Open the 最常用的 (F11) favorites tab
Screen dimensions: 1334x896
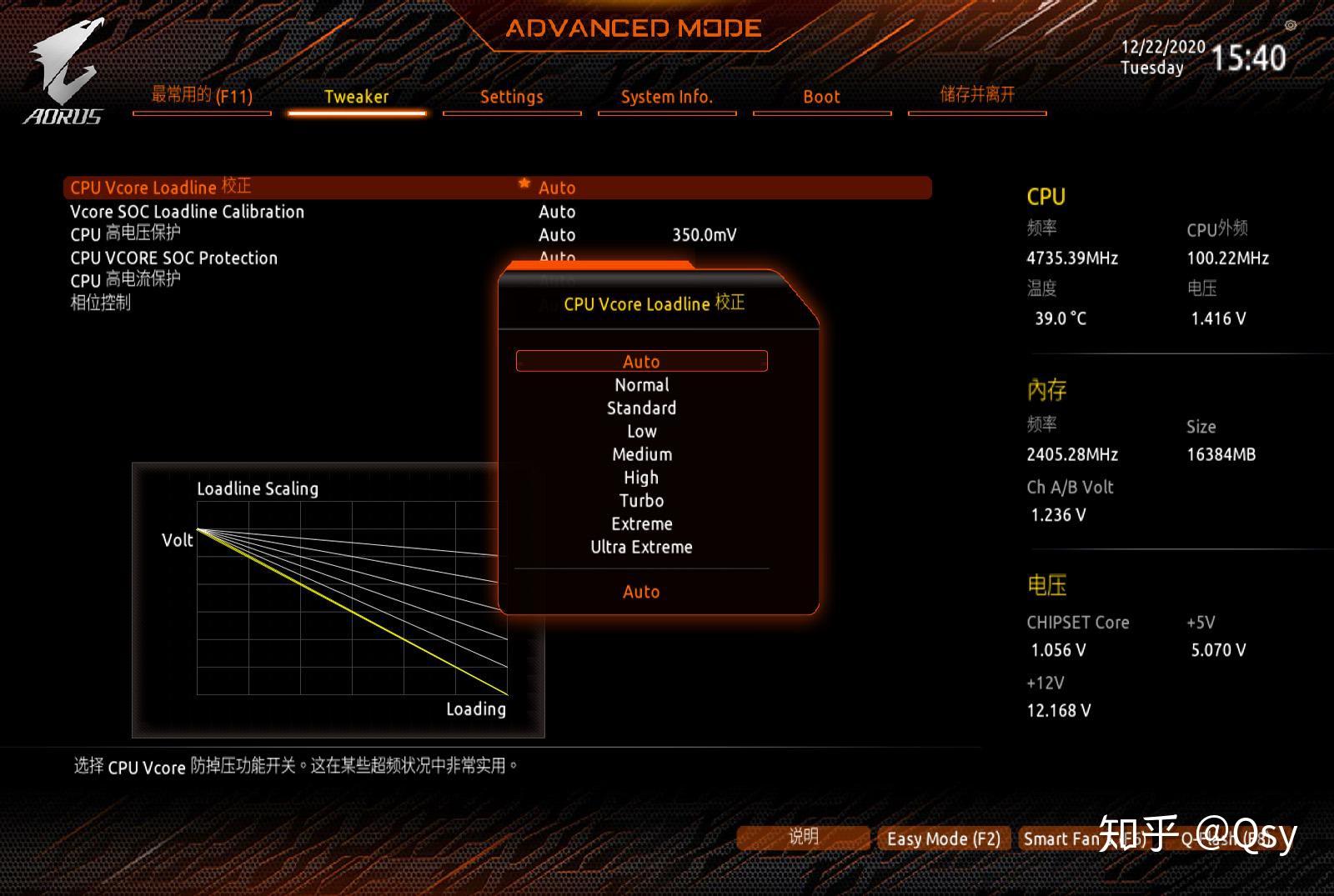(x=202, y=96)
